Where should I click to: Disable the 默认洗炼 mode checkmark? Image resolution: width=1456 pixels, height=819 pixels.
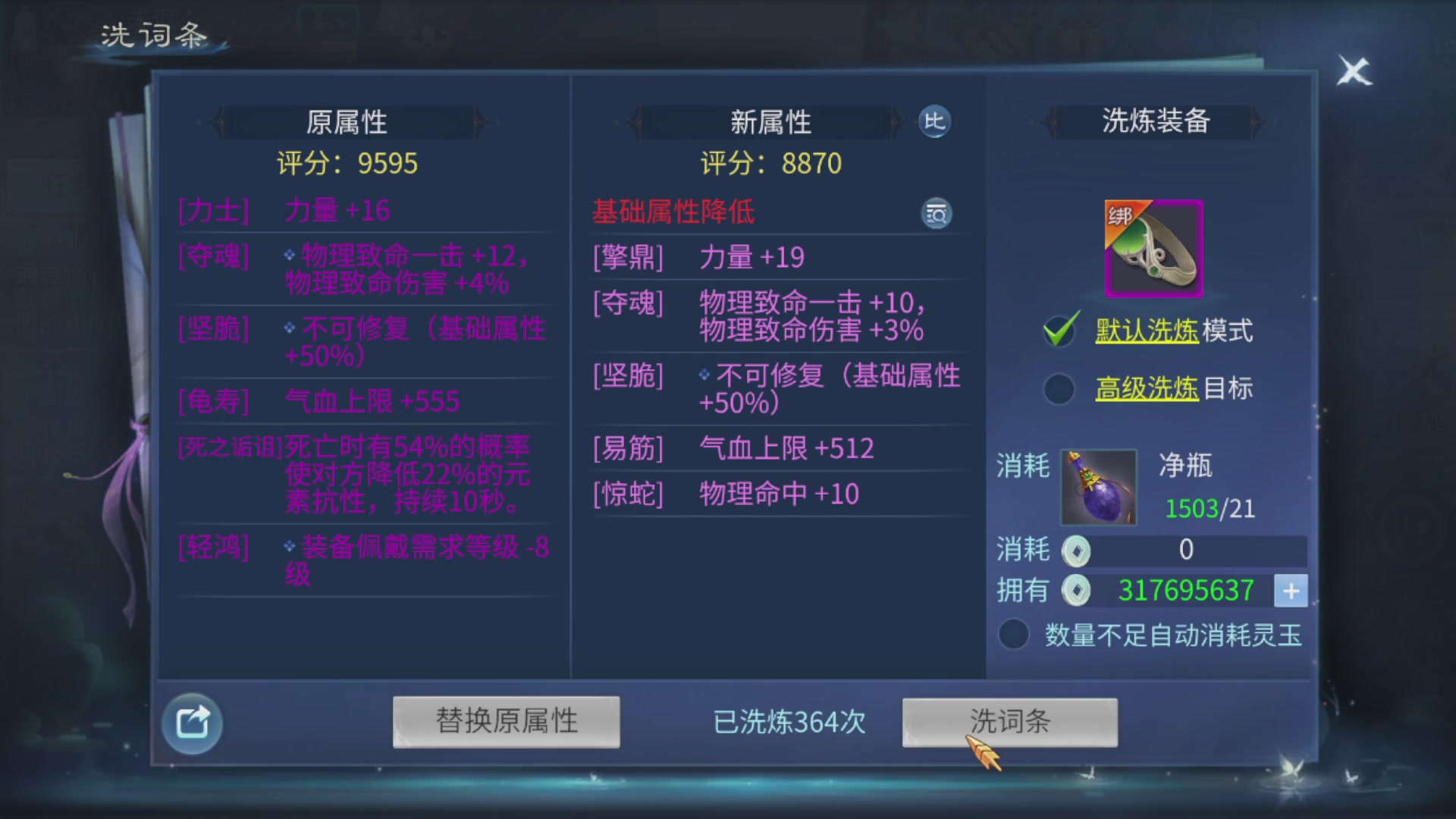pos(1059,329)
